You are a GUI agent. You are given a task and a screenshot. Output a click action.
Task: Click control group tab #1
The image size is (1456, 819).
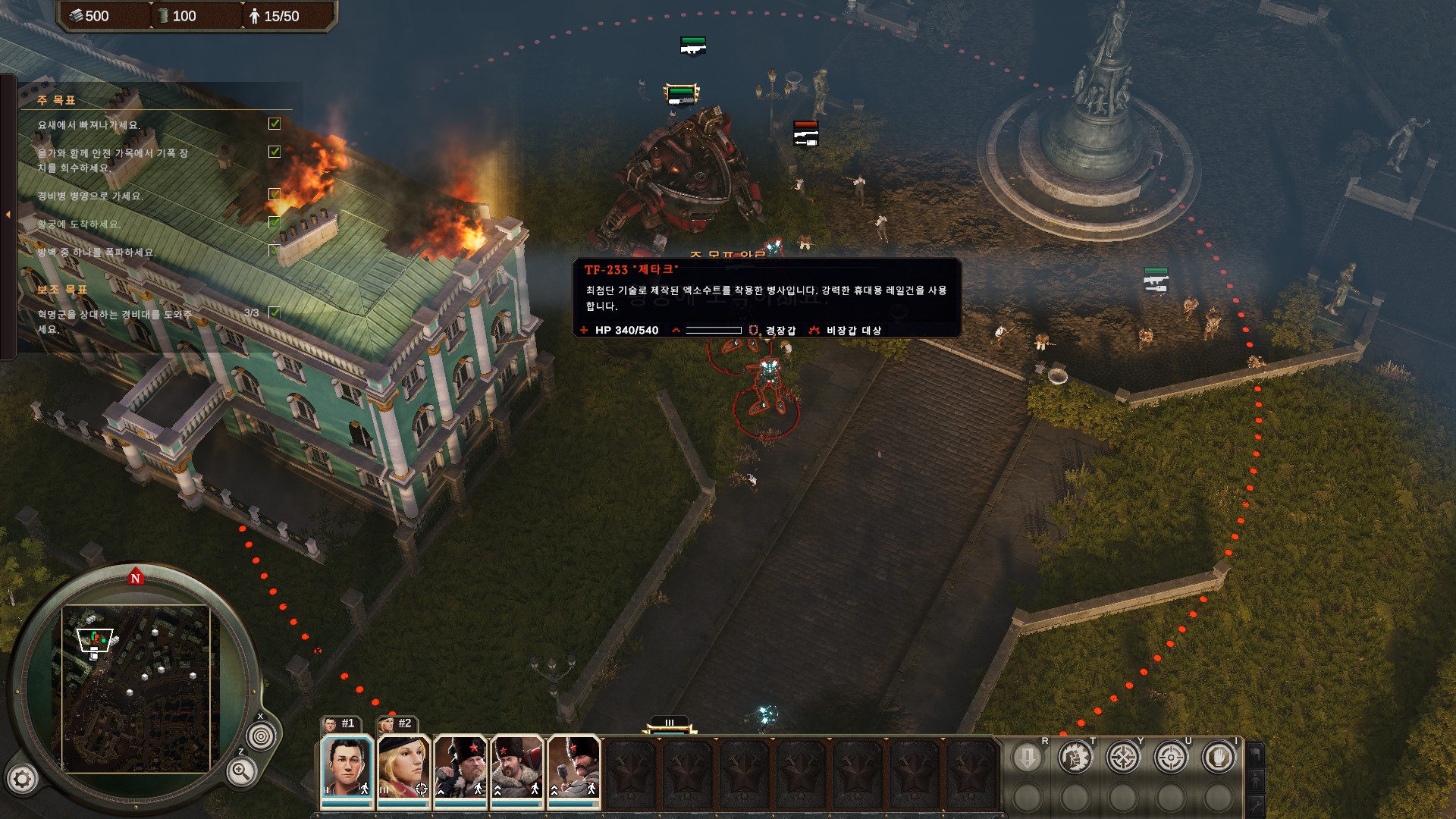(x=340, y=723)
